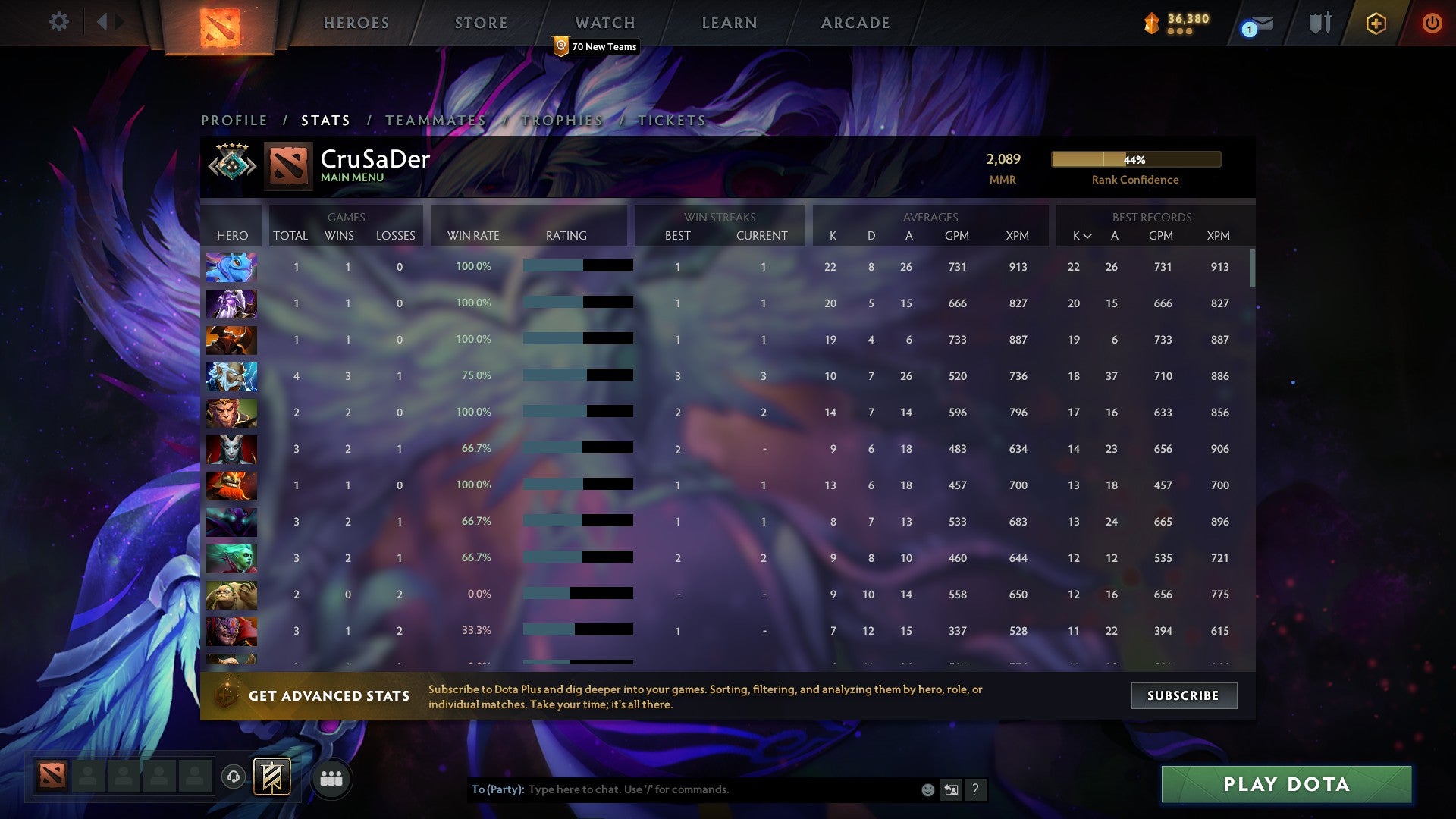Viewport: 1456px width, 819px height.
Task: Click the Rank Confidence progress bar
Action: pos(1135,159)
